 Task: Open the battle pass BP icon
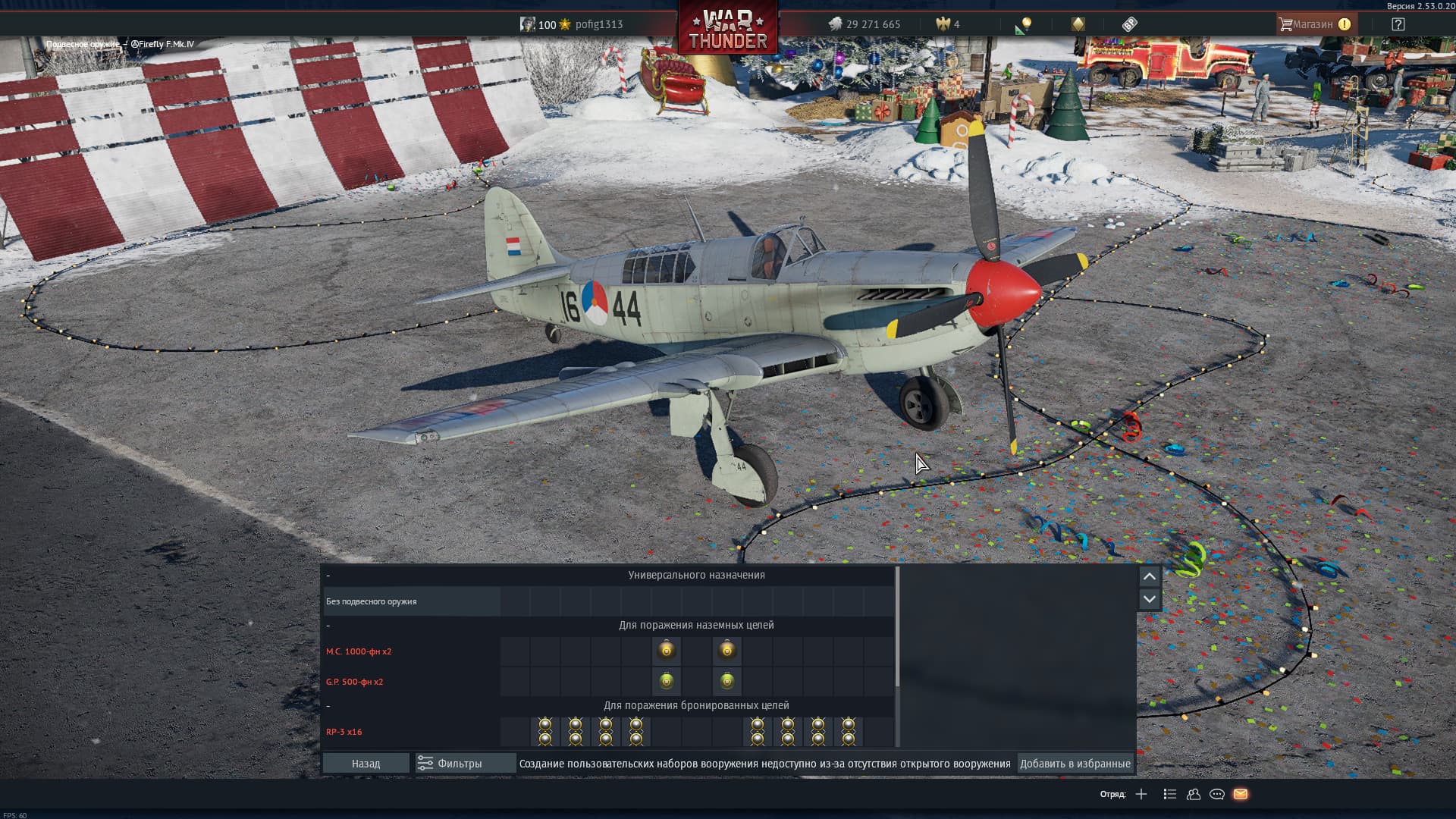coord(1129,24)
